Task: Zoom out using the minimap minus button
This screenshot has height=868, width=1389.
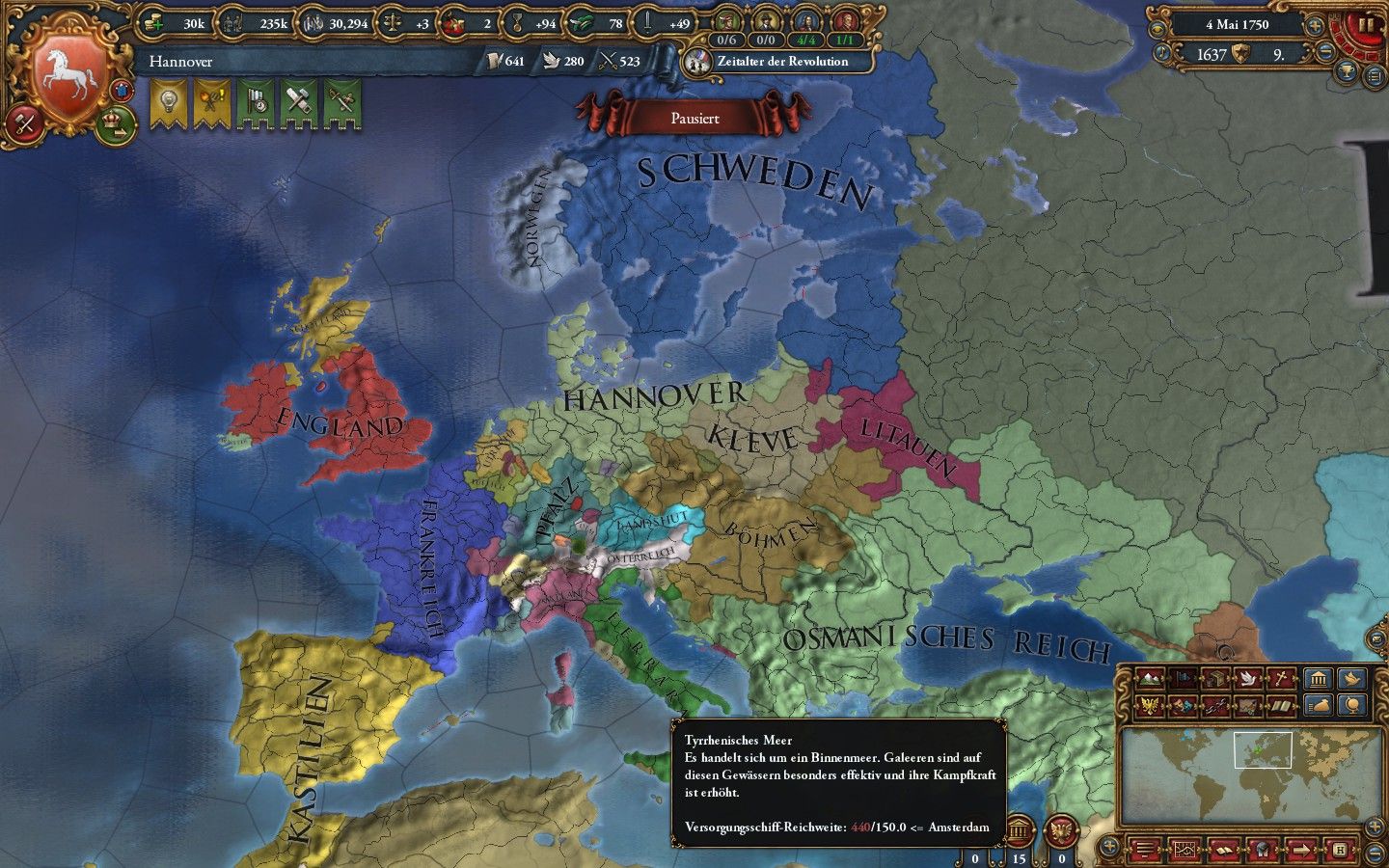Action: 1375,854
